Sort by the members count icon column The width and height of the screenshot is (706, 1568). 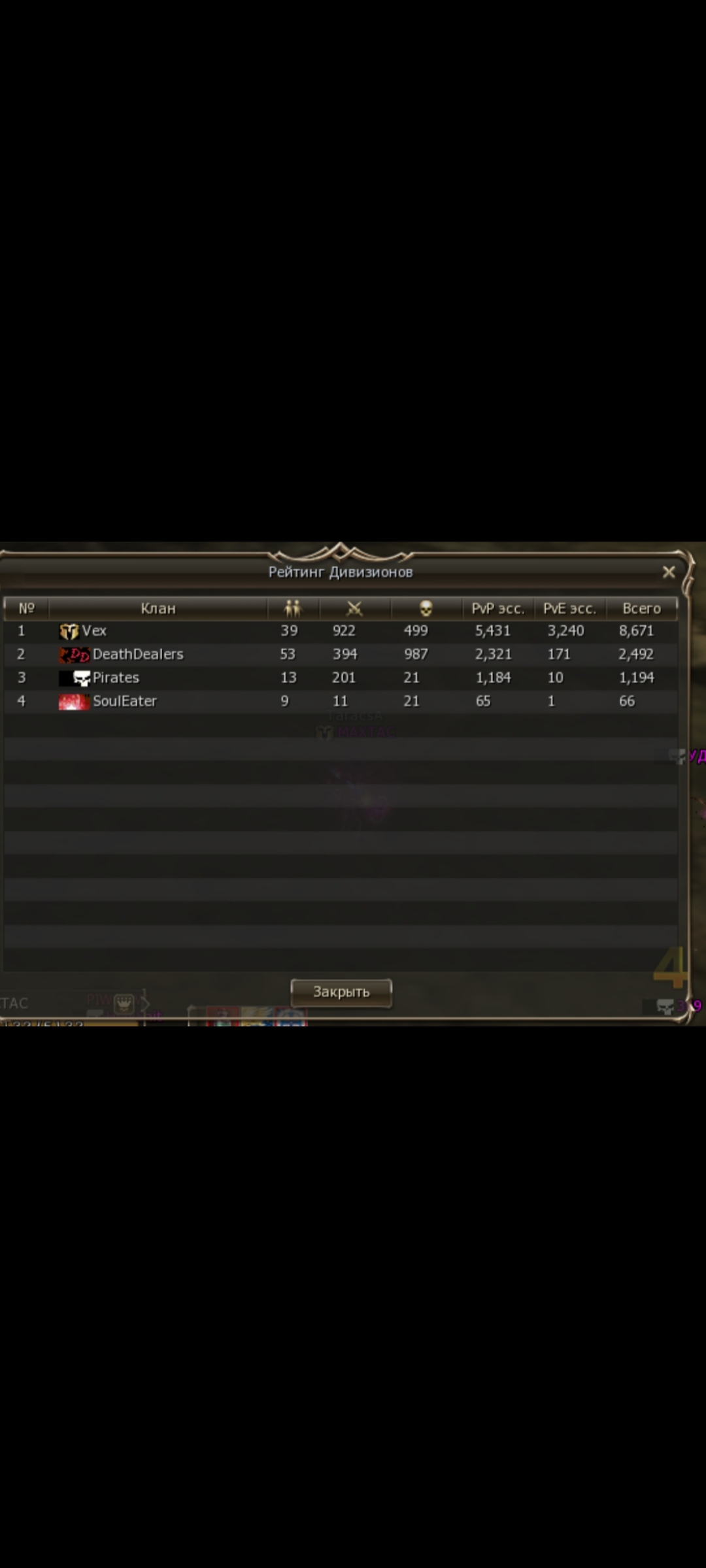click(x=293, y=609)
